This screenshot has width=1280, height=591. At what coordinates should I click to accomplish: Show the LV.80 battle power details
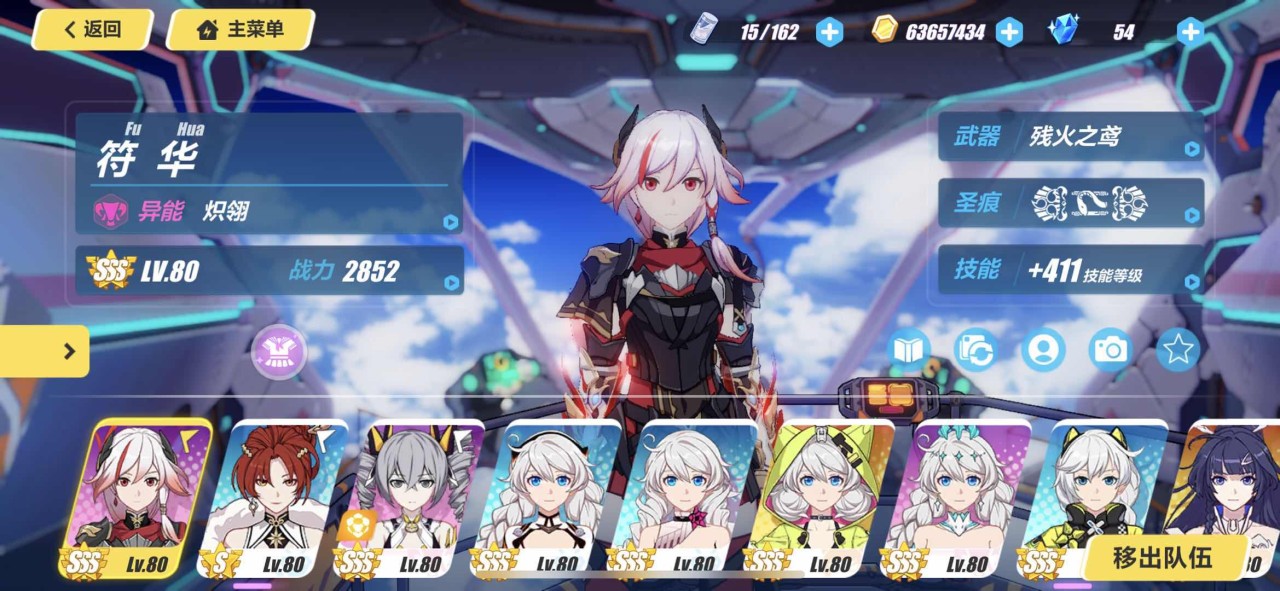pyautogui.click(x=270, y=270)
